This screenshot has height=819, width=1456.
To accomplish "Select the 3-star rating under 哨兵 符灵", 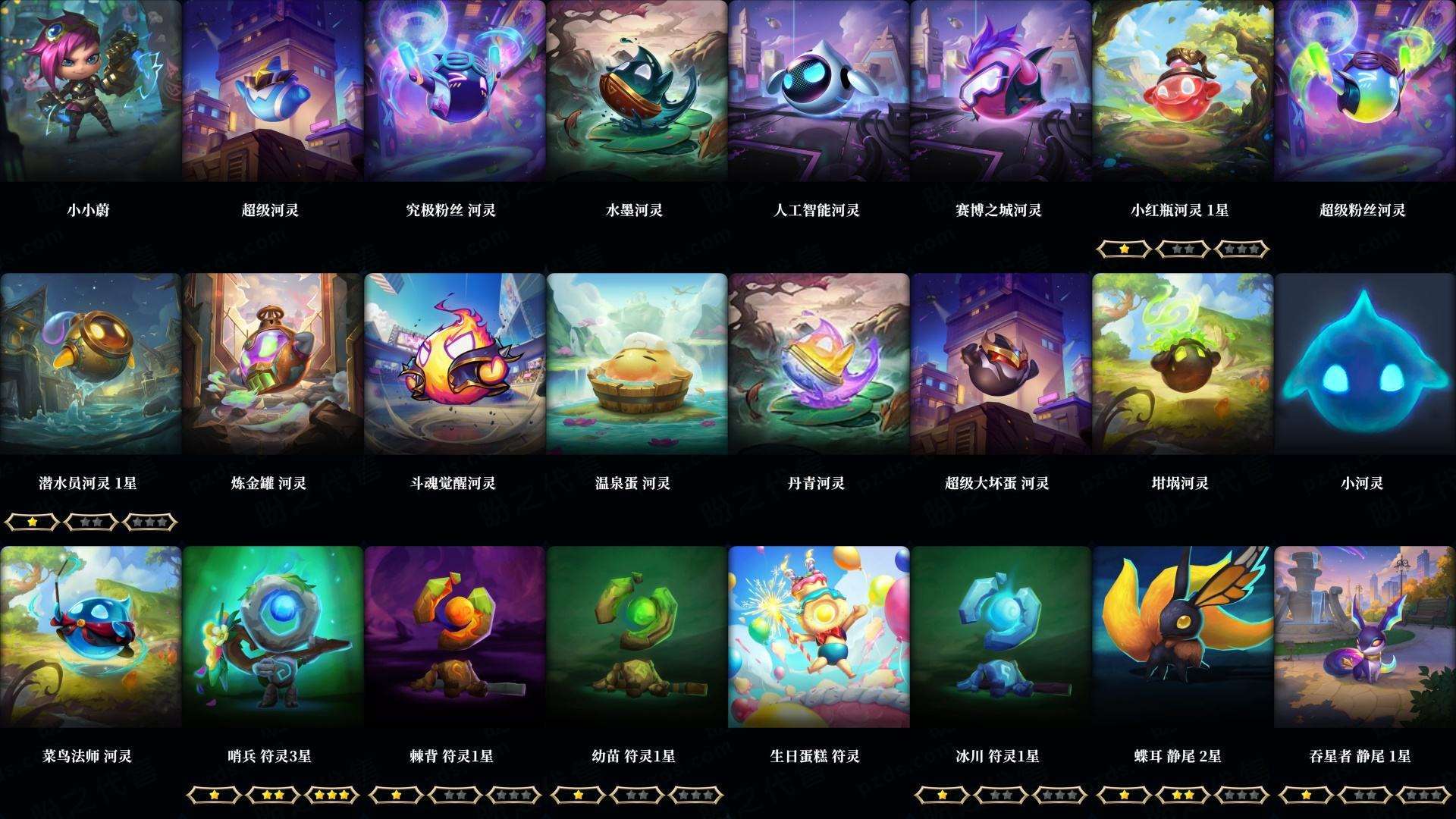I will tap(331, 795).
